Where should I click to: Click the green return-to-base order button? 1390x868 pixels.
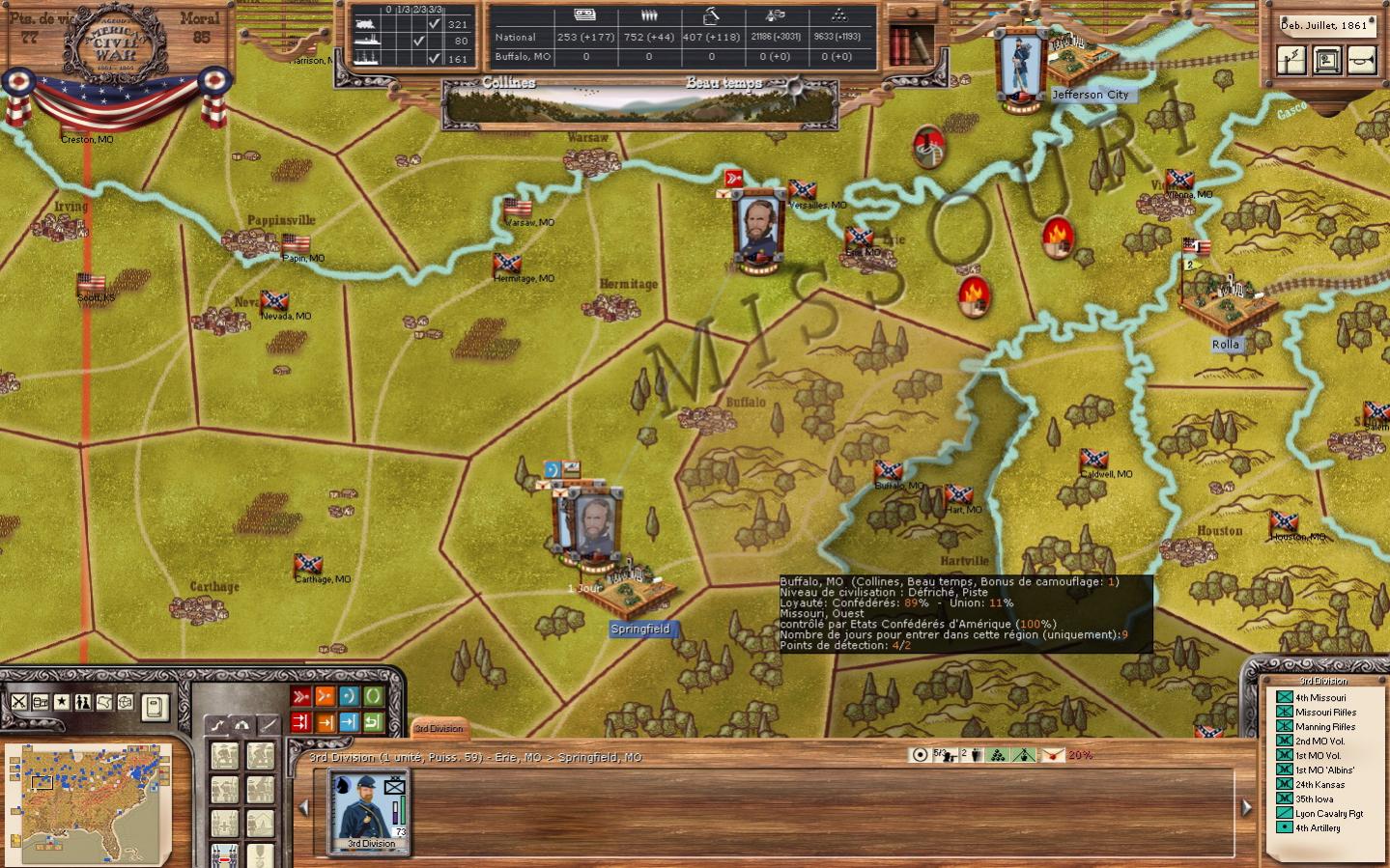click(x=373, y=721)
